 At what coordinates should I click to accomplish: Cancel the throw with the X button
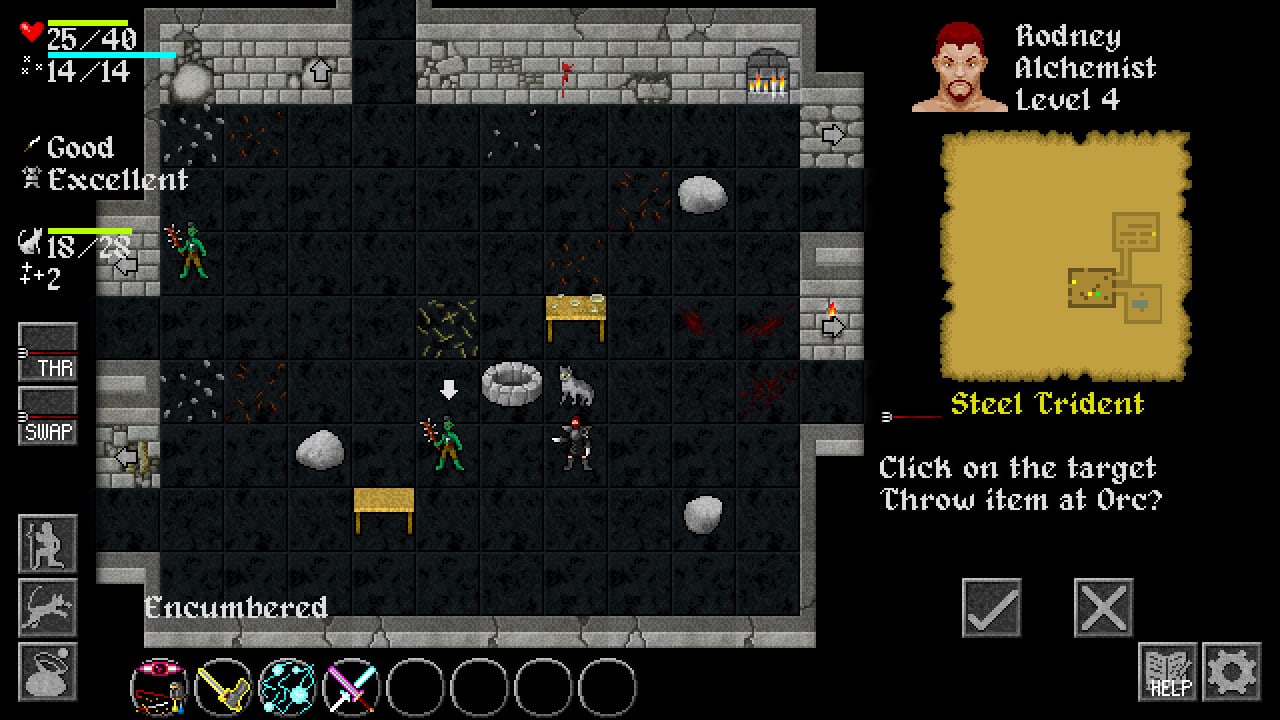[x=1103, y=607]
